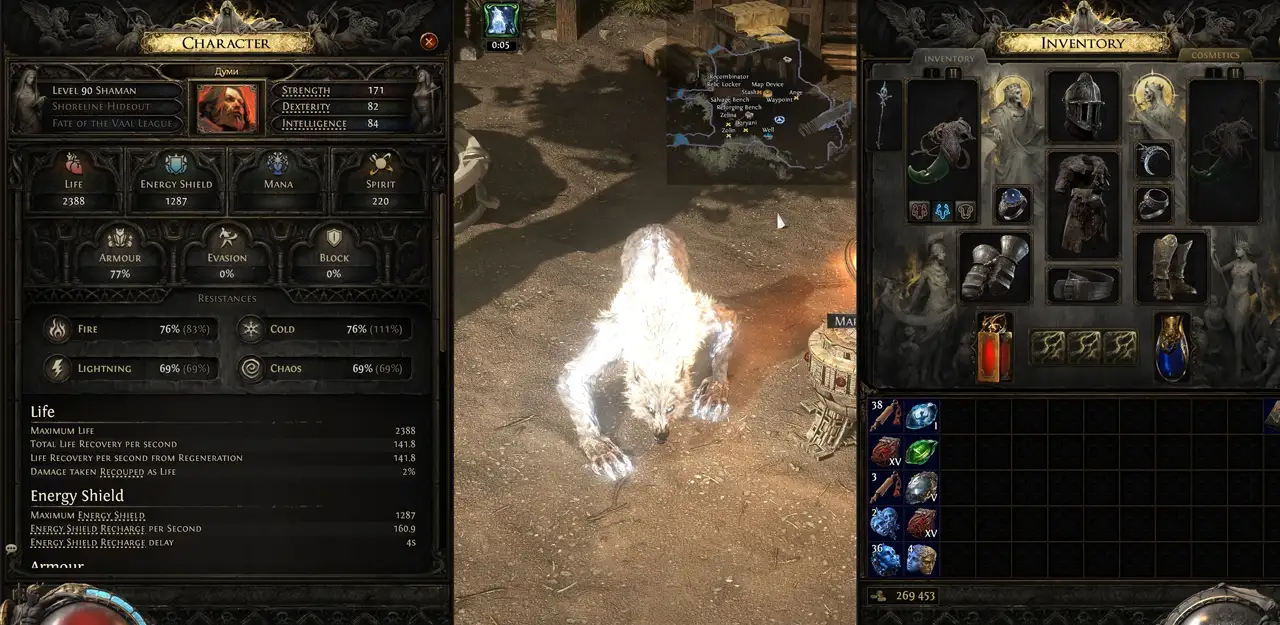The image size is (1280, 625).
Task: Select the crescent moon amulet slot
Action: (1154, 160)
